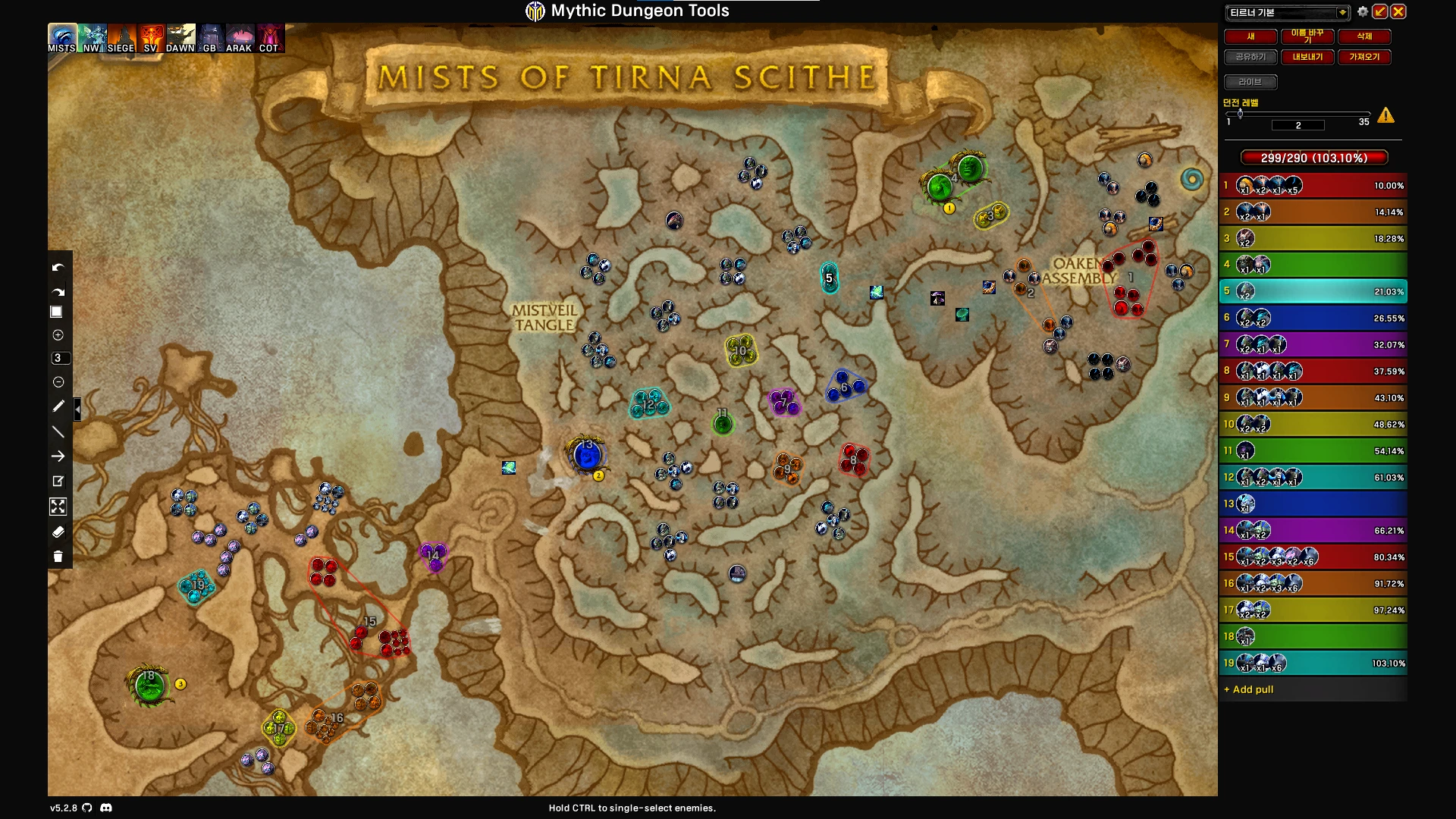Image resolution: width=1456 pixels, height=819 pixels.
Task: Create a new route with 새 button
Action: (1250, 36)
